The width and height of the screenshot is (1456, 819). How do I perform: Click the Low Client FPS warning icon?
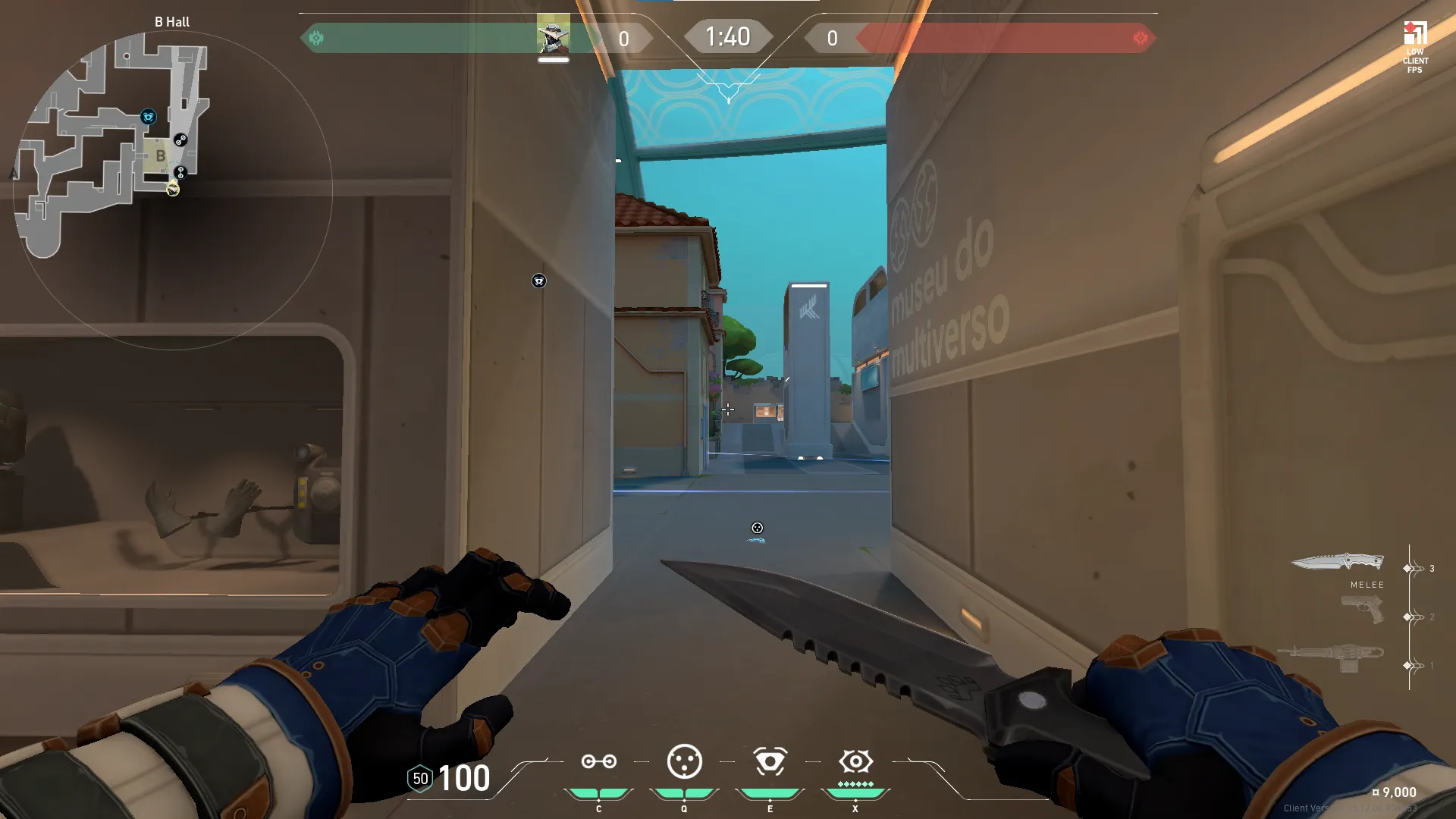coord(1415,34)
